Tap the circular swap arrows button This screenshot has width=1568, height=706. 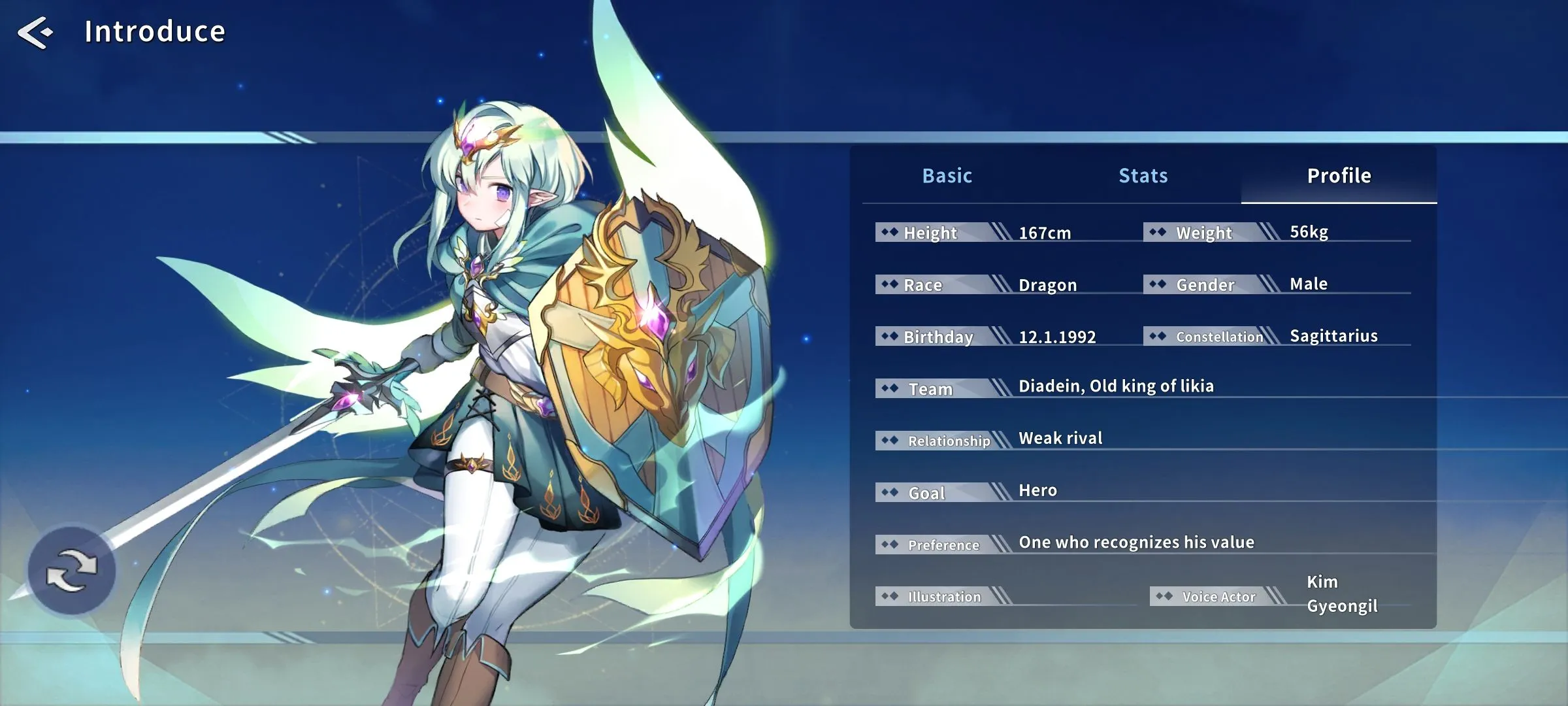pyautogui.click(x=72, y=571)
